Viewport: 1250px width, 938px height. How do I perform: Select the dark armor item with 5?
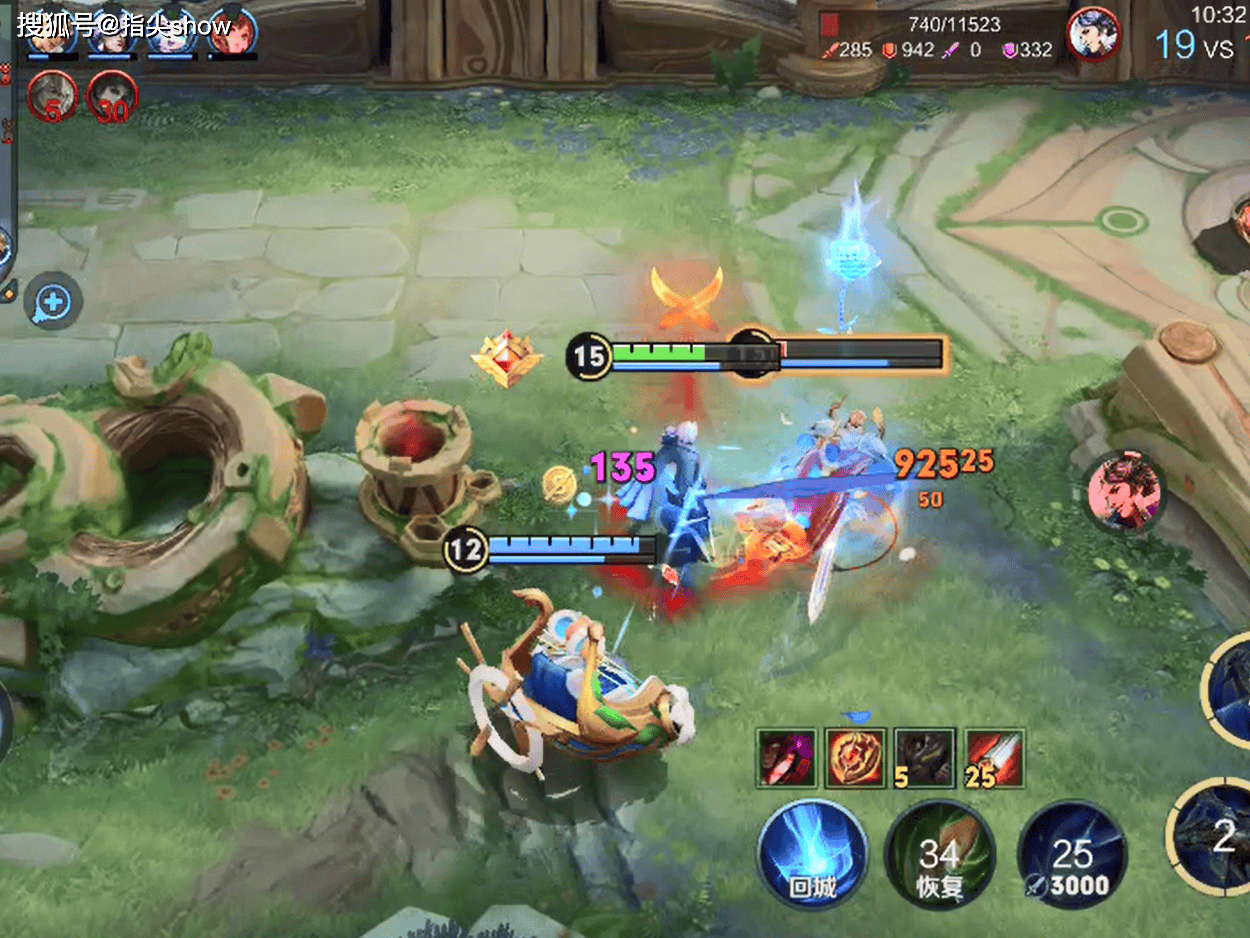[925, 758]
